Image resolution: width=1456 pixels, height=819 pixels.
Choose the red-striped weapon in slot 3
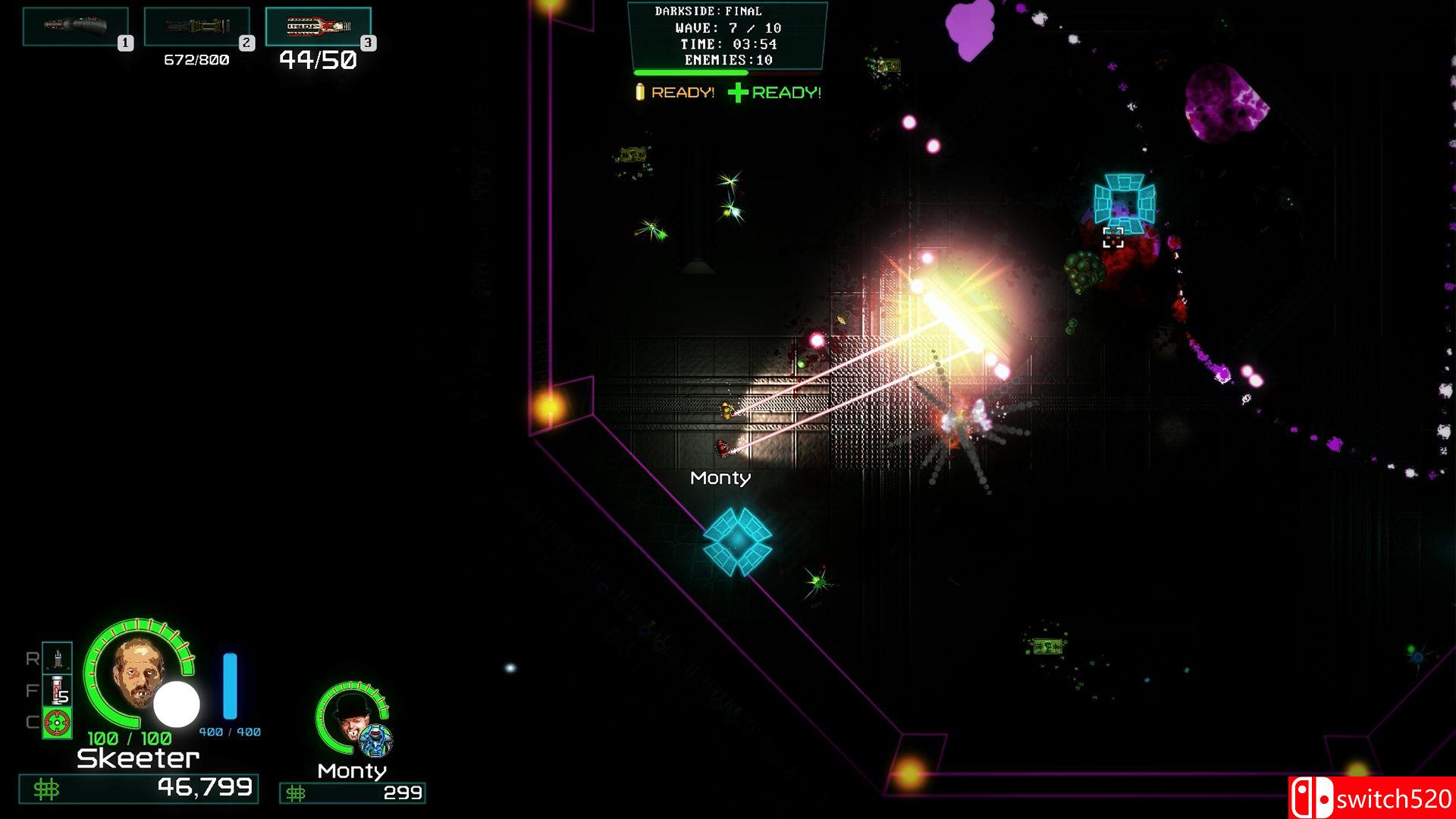[318, 27]
